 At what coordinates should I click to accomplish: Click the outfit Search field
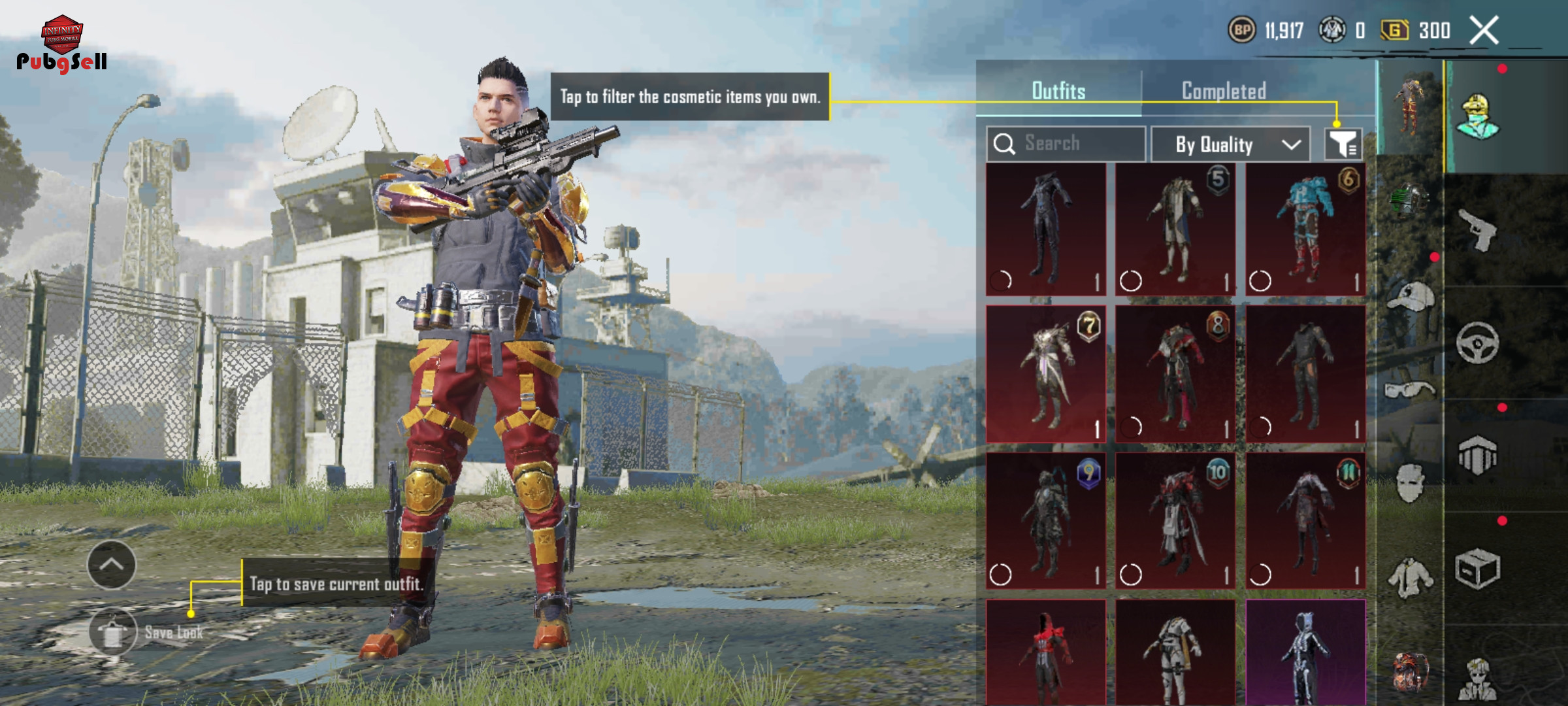pos(1066,143)
